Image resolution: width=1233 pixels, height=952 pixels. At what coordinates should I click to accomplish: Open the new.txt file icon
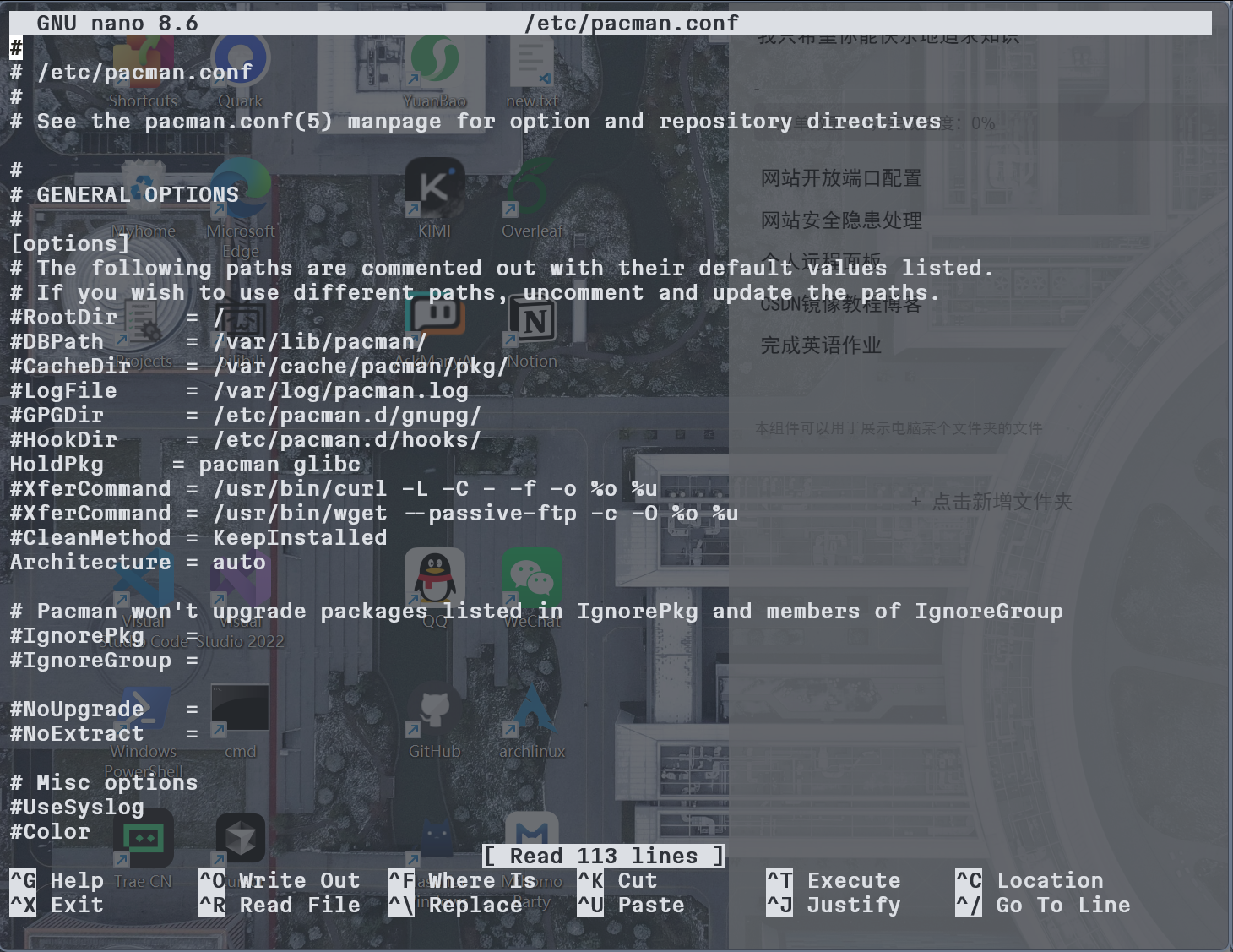click(x=532, y=59)
